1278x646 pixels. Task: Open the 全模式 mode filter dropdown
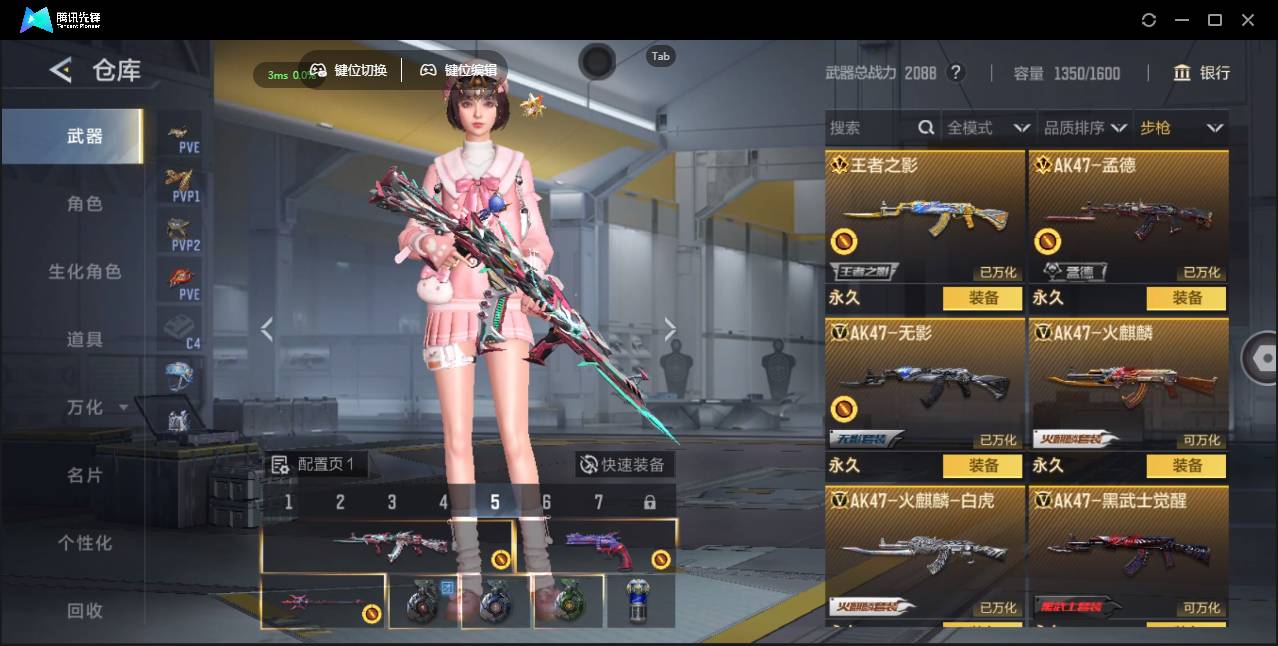[988, 128]
